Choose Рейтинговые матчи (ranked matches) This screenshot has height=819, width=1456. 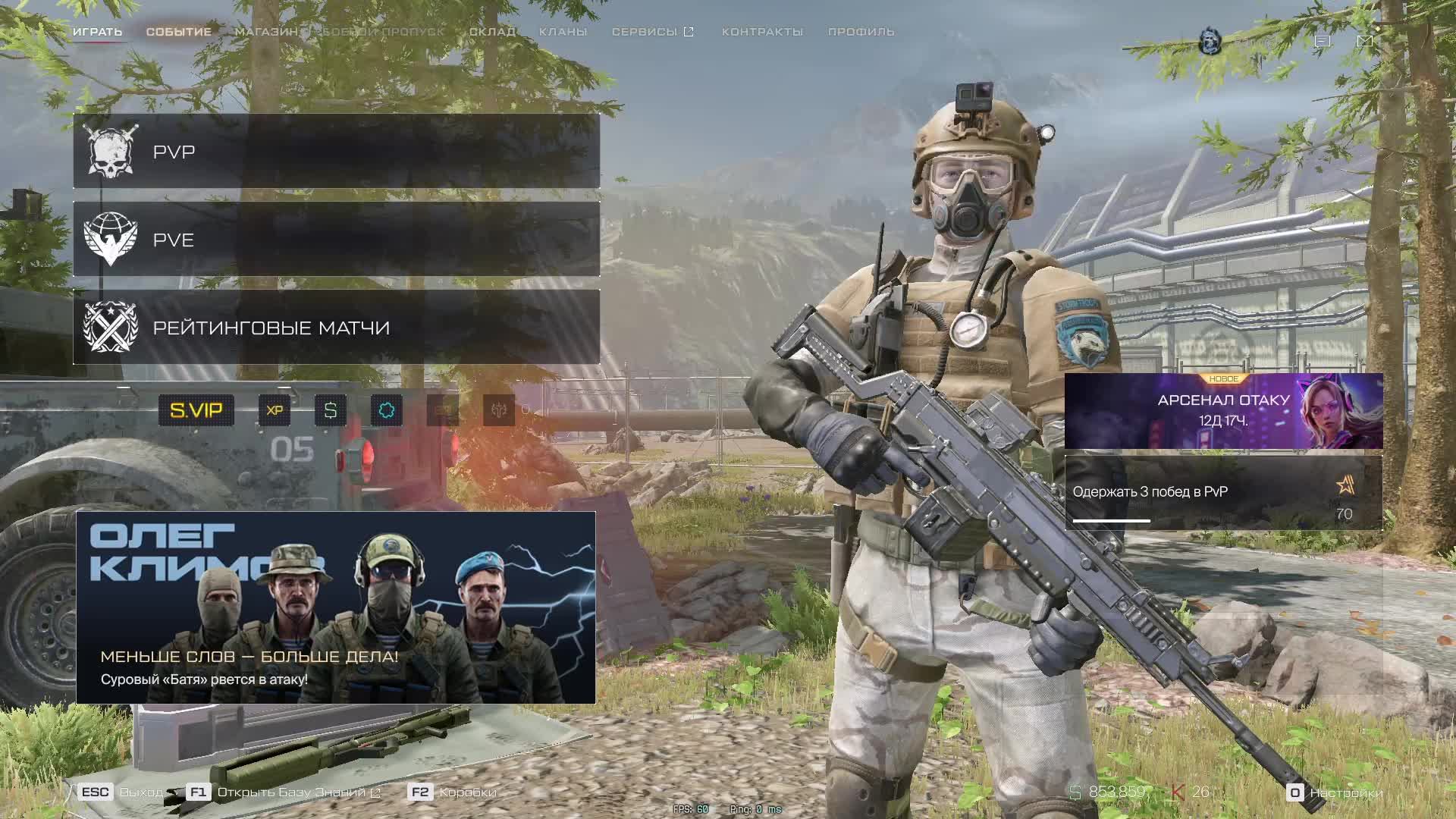pos(336,328)
